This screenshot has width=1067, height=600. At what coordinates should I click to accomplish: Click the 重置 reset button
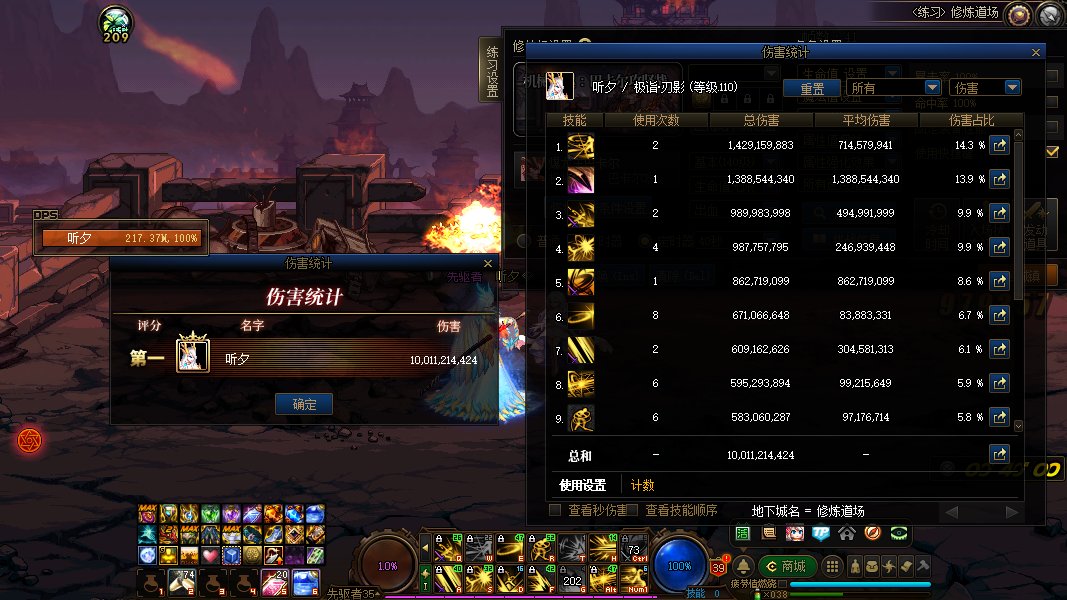811,88
